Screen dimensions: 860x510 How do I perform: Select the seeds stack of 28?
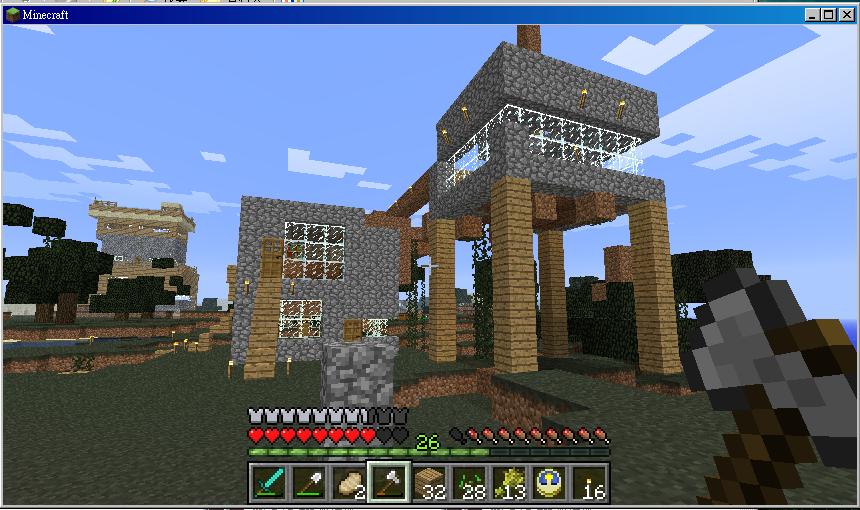pos(468,483)
